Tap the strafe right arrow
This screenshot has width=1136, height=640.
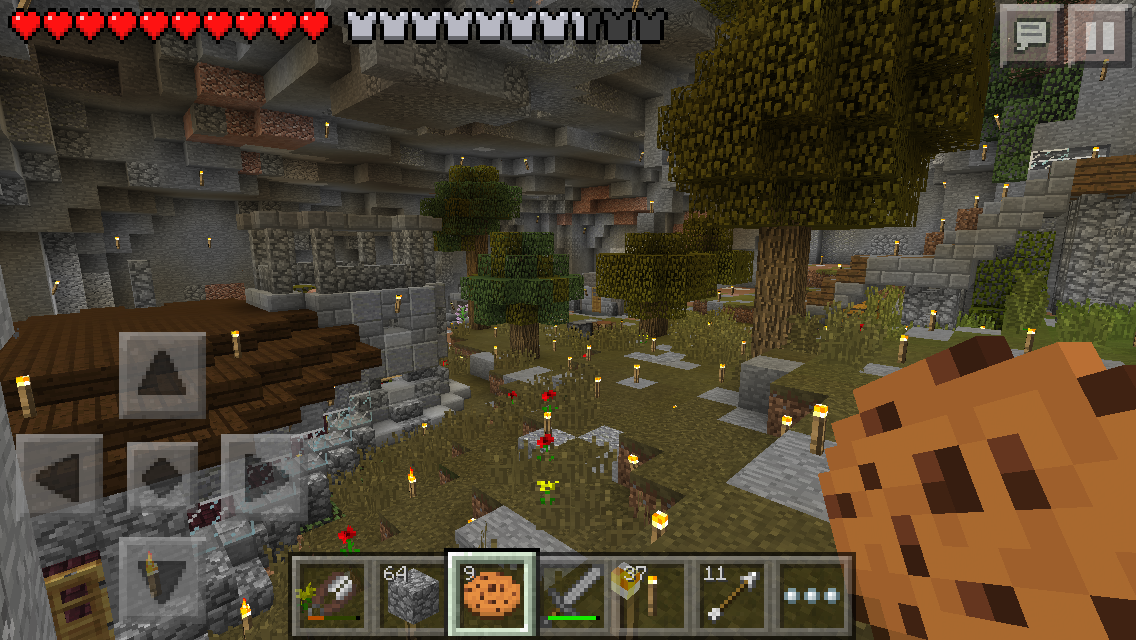[264, 476]
